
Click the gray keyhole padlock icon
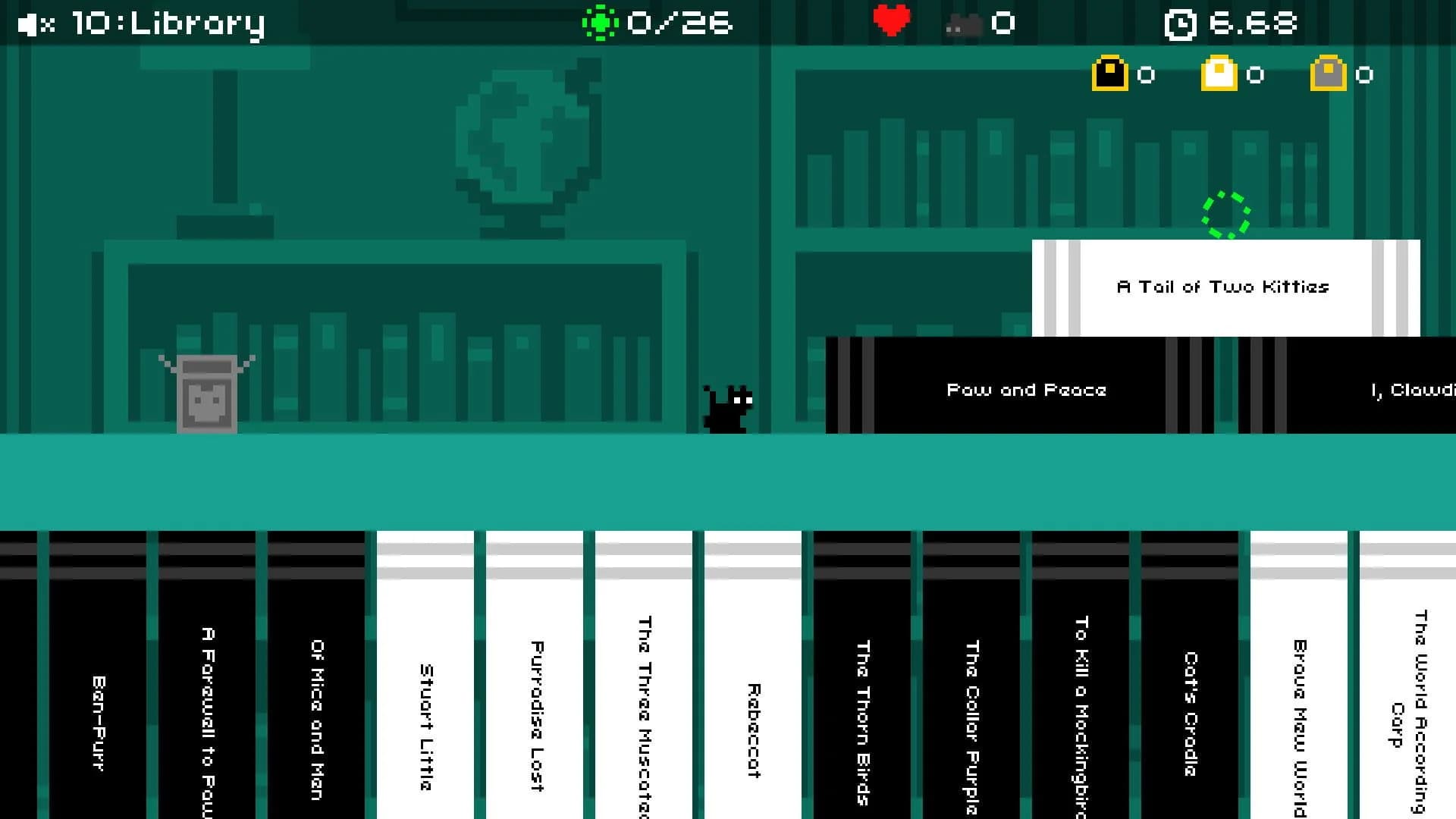point(1328,74)
